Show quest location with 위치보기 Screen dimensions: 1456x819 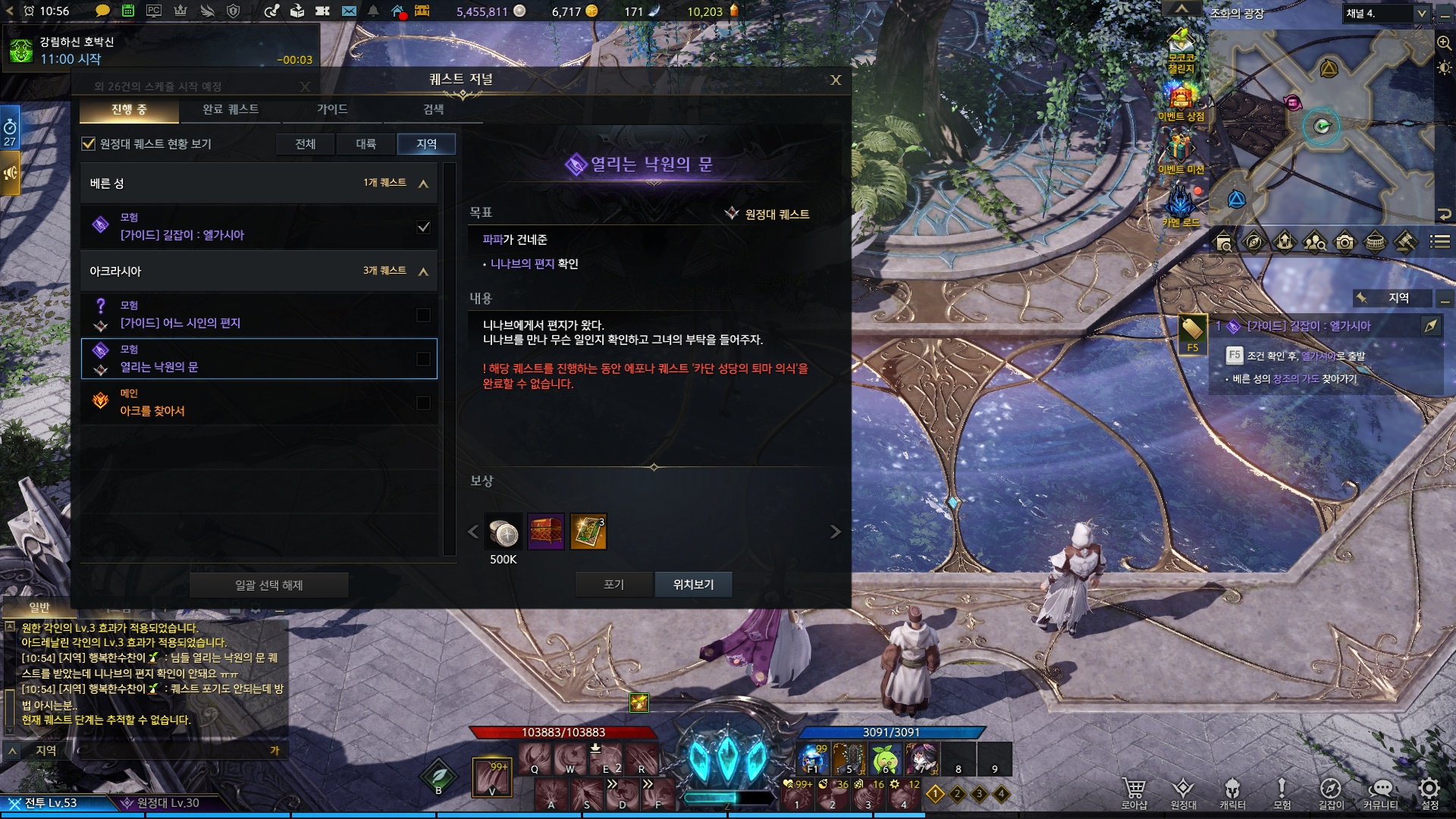coord(693,585)
